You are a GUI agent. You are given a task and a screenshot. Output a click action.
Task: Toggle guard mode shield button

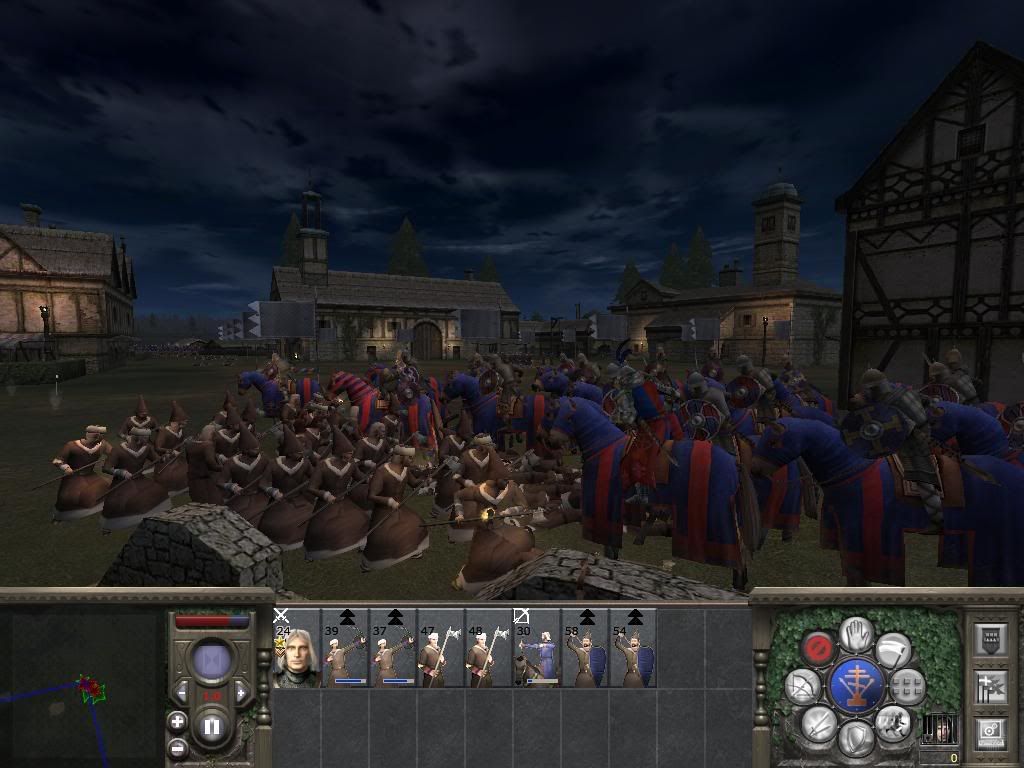tap(856, 739)
